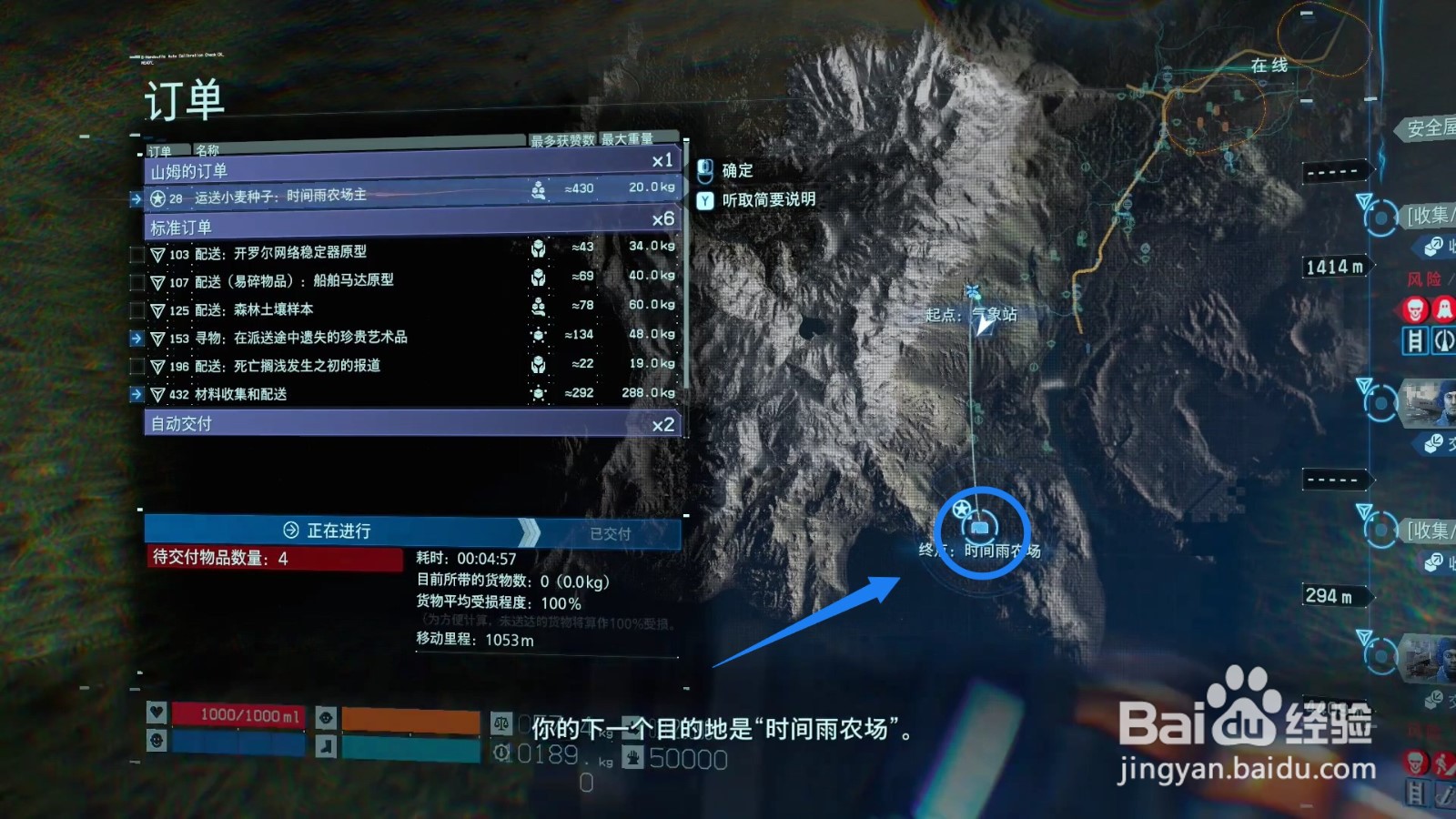
Task: Toggle the marker arrow beside order 432
Action: (x=138, y=395)
